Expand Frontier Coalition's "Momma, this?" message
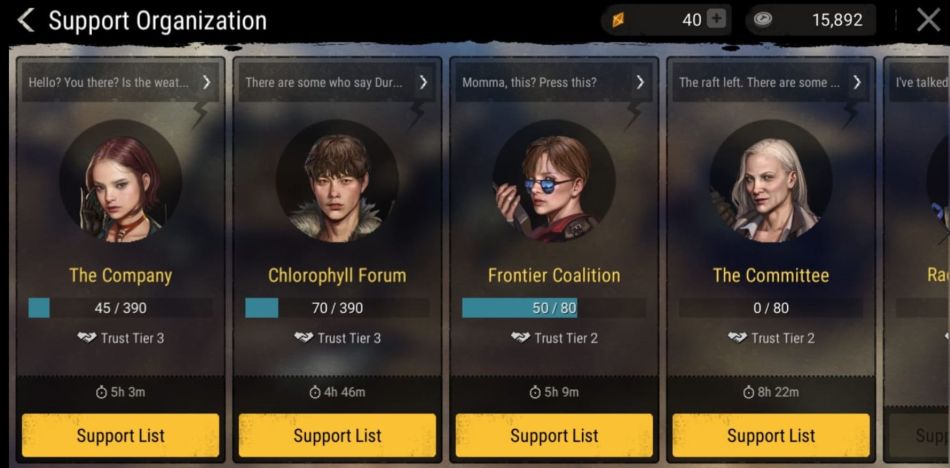The width and height of the screenshot is (950, 468). [x=640, y=82]
